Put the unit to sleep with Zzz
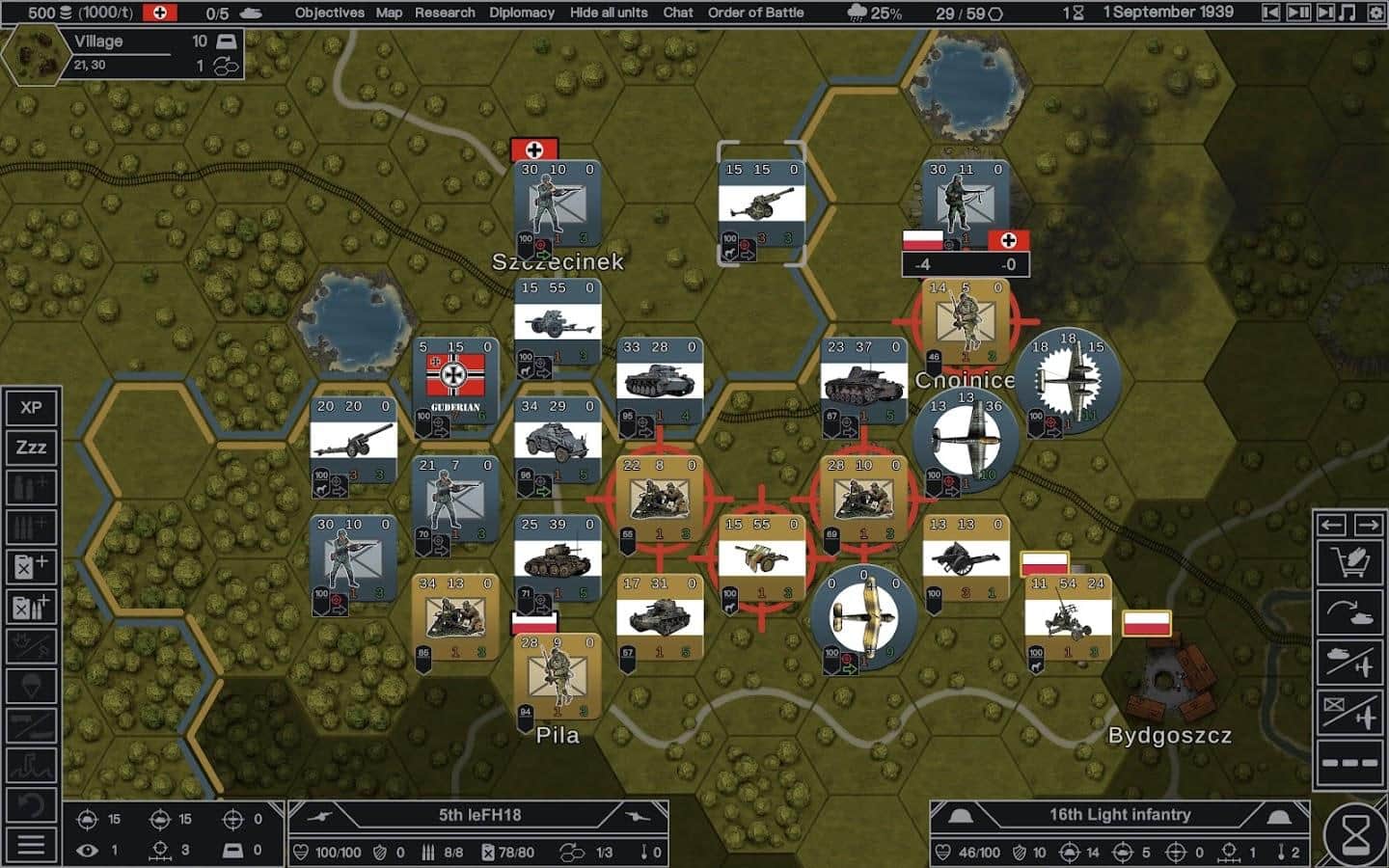Viewport: 1389px width, 868px height. coord(31,448)
